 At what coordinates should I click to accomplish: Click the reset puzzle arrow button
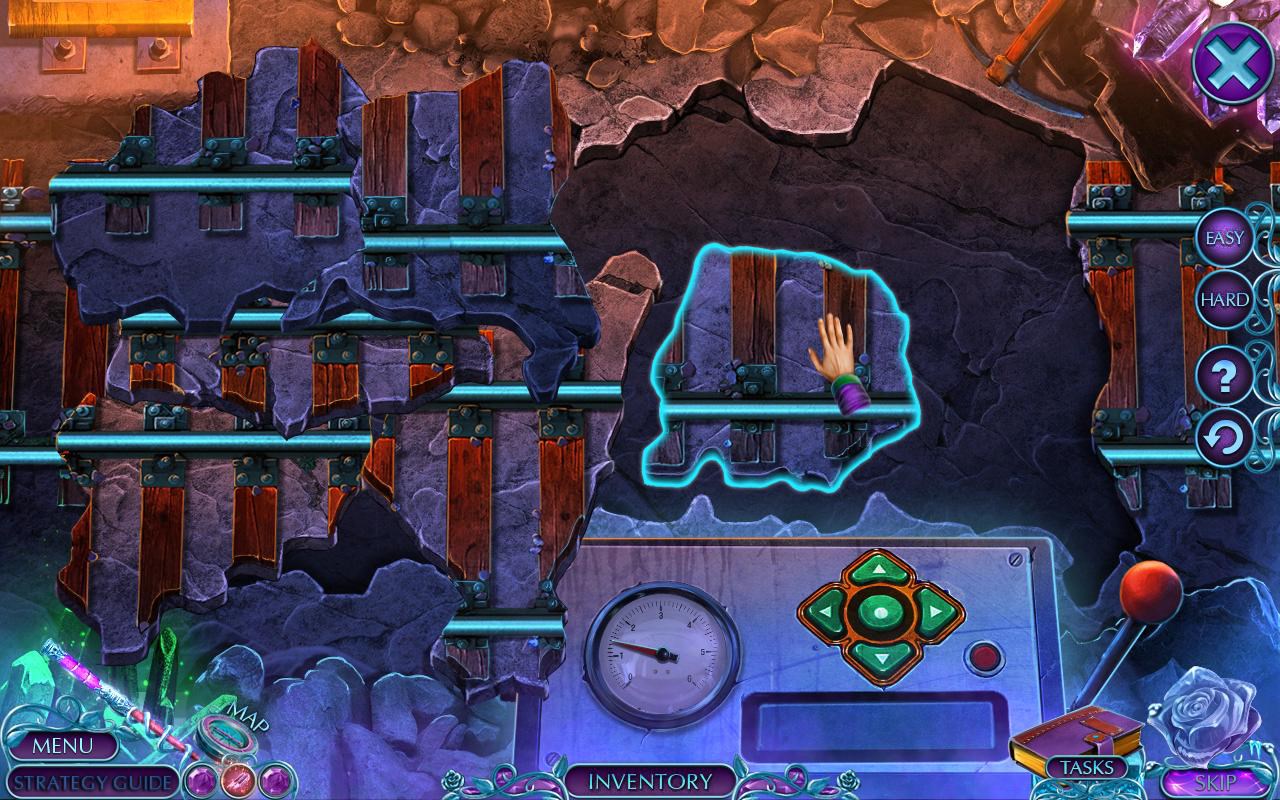coord(1224,438)
